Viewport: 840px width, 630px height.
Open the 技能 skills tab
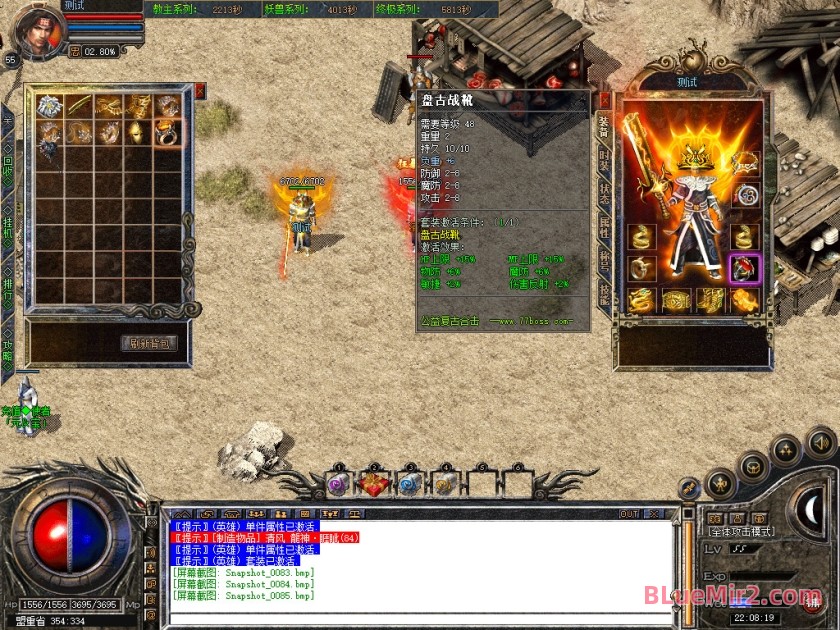click(604, 294)
